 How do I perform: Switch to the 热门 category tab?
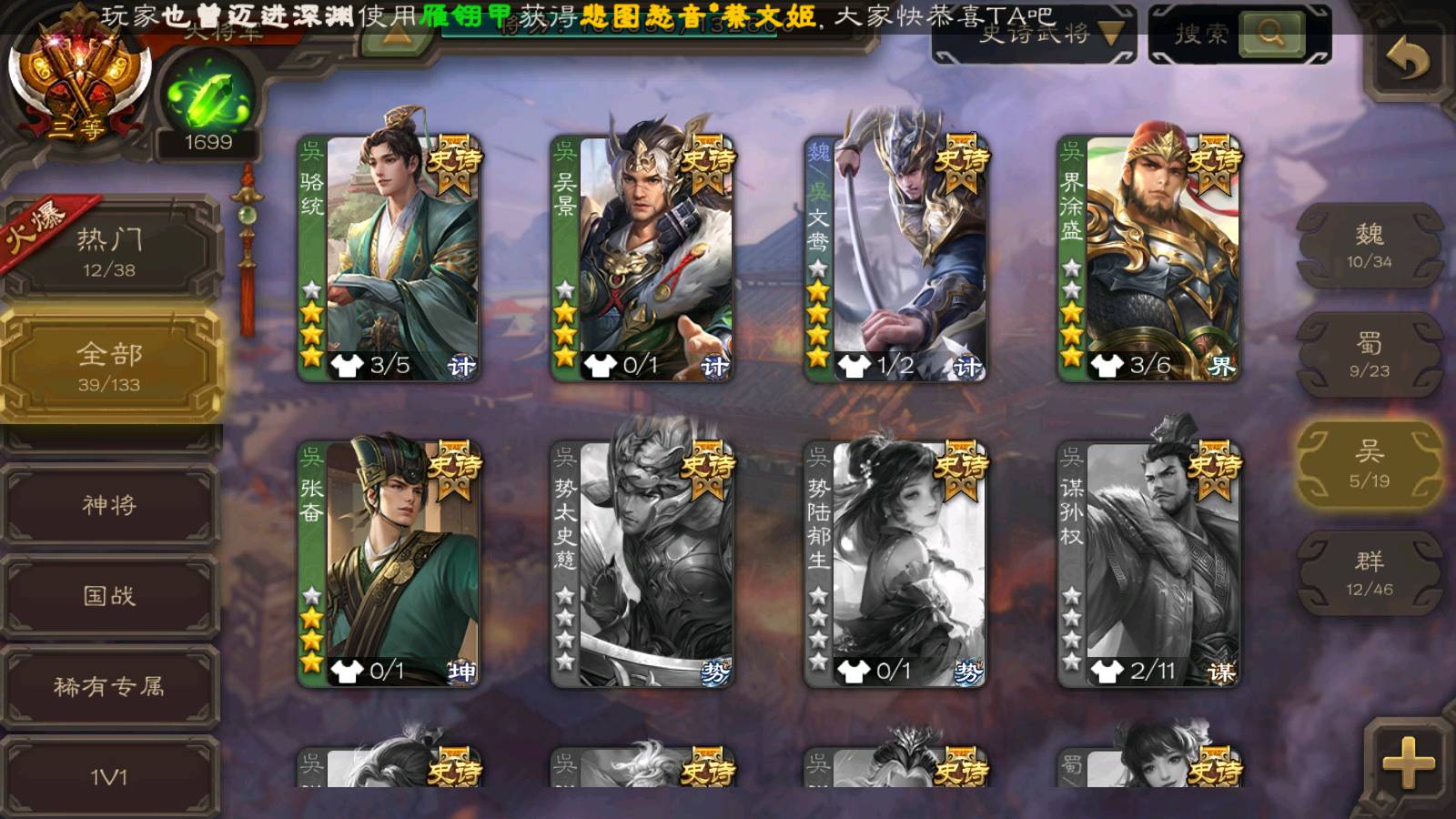click(109, 251)
